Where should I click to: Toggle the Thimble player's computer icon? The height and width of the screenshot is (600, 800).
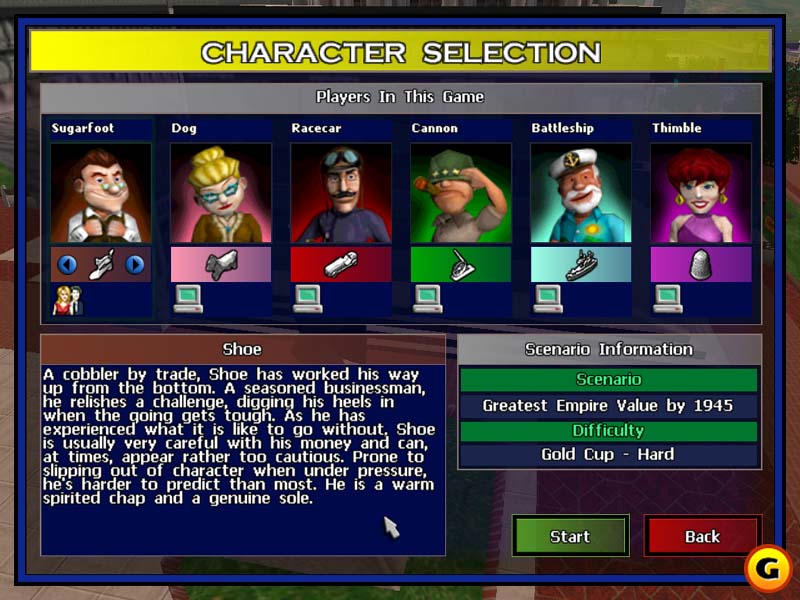(x=668, y=299)
